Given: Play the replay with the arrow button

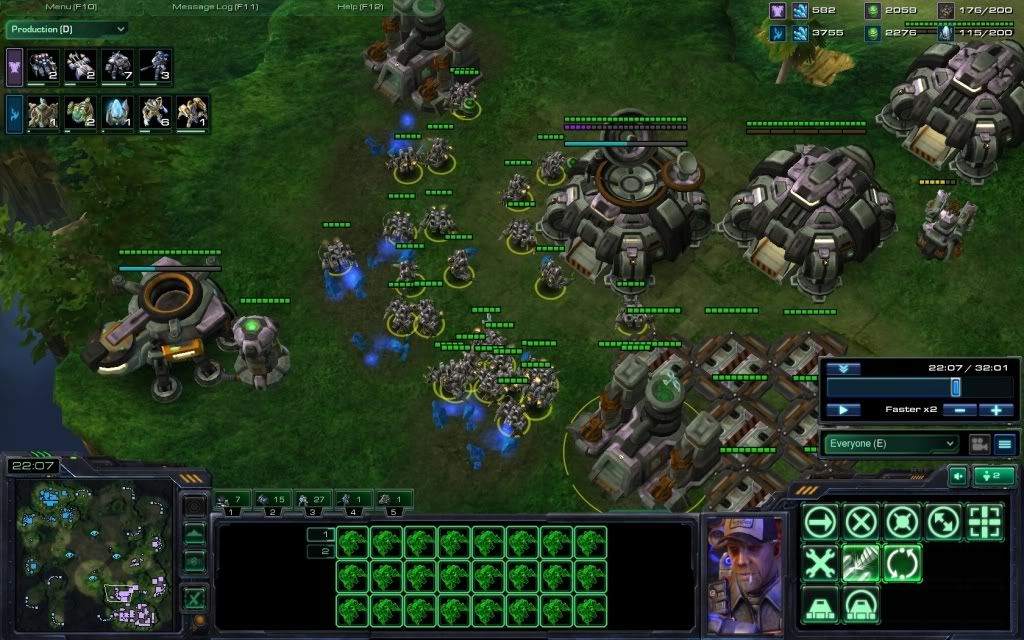Looking at the screenshot, I should click(x=843, y=410).
